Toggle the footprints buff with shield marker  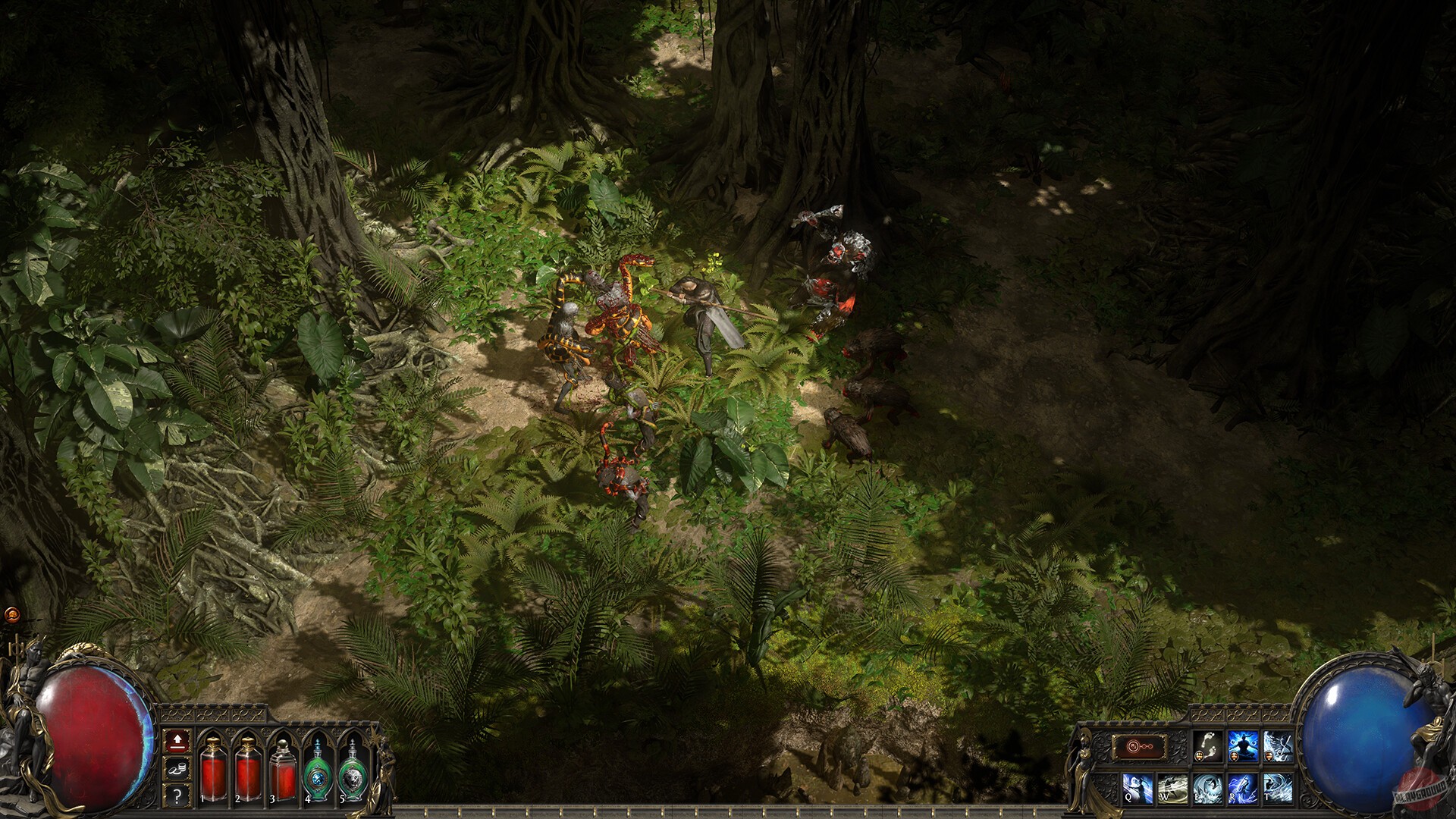(x=1207, y=745)
